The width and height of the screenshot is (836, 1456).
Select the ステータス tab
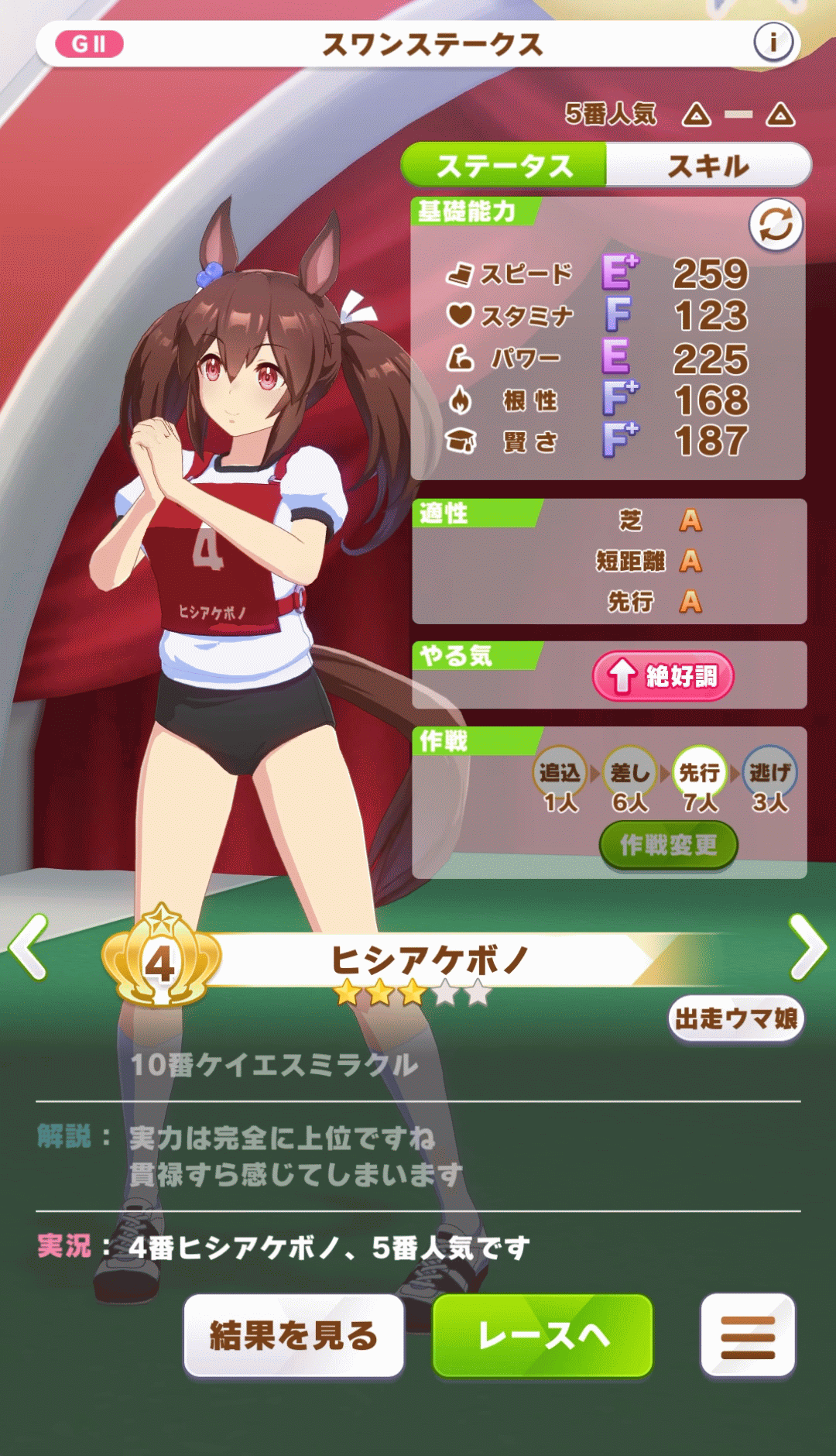pos(504,166)
